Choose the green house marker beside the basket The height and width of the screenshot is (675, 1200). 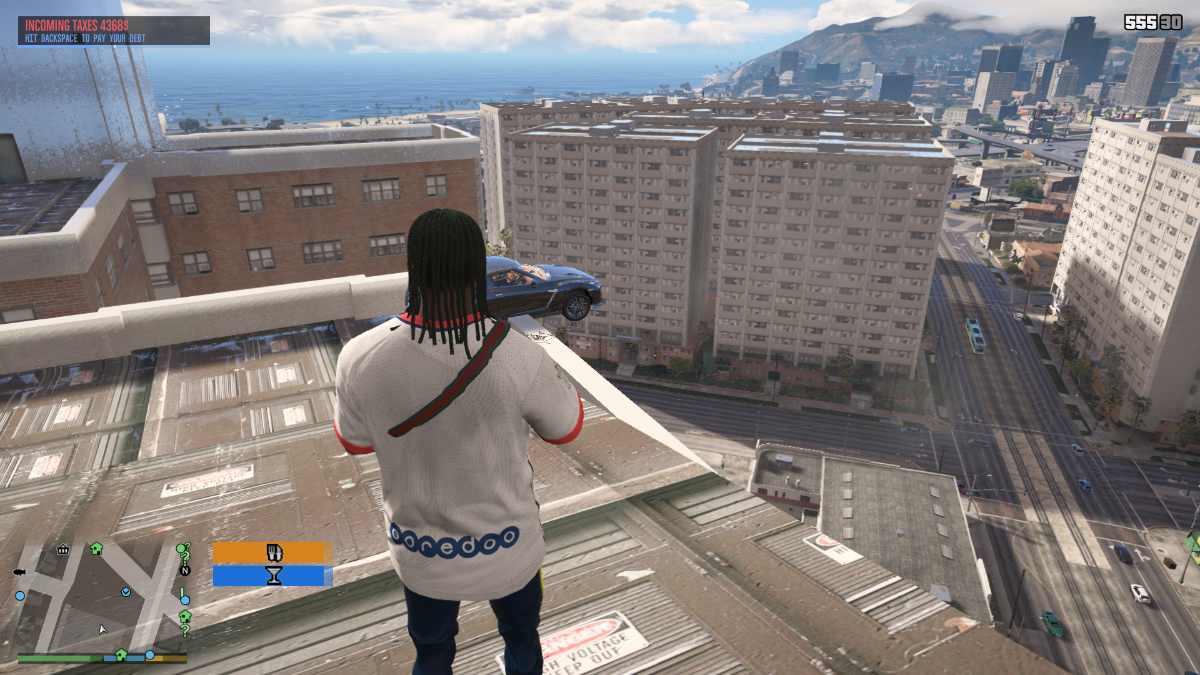96,548
